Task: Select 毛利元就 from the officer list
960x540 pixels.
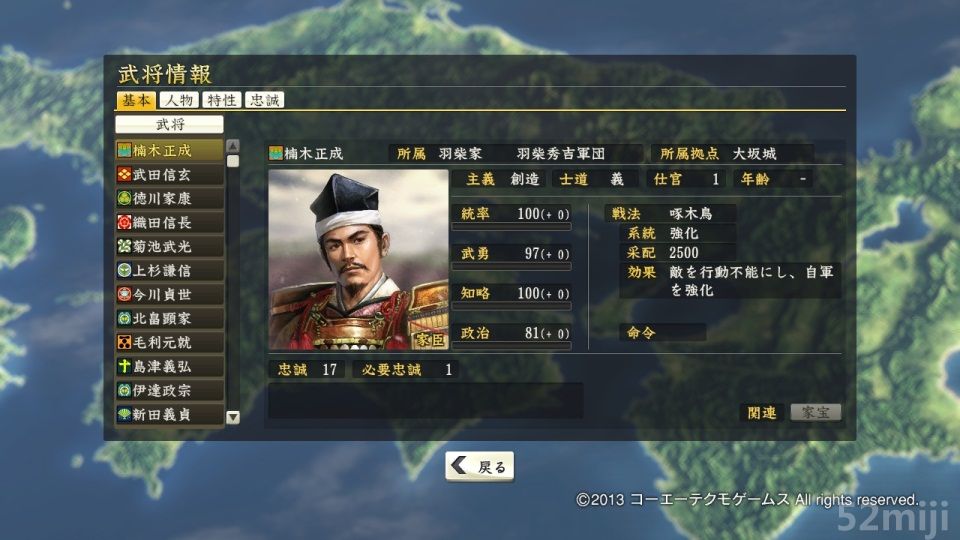Action: pyautogui.click(x=169, y=342)
